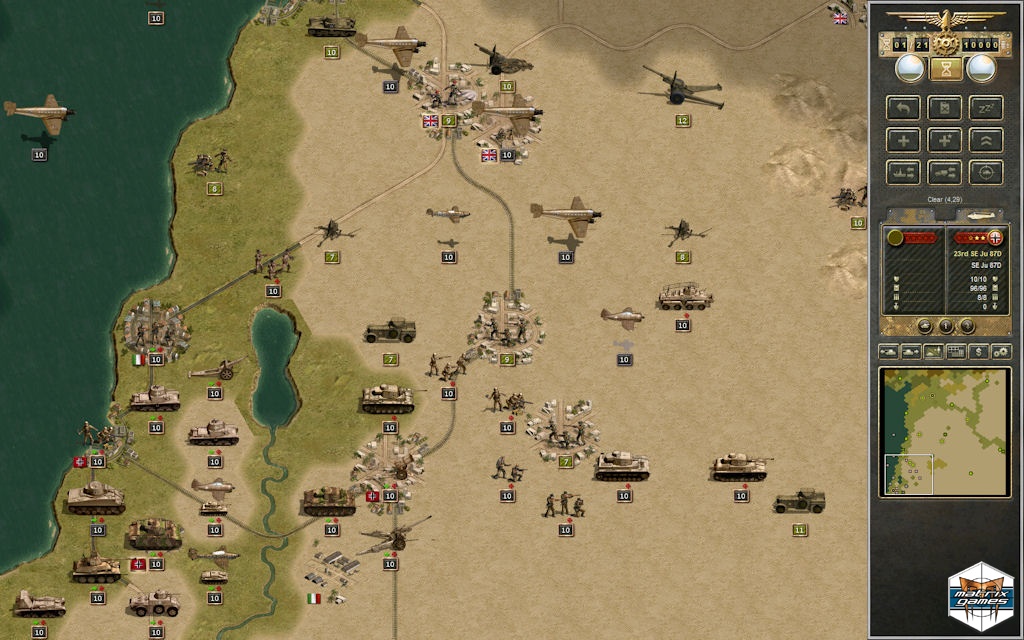Upgrade the unit with the chevrons button

[x=986, y=140]
